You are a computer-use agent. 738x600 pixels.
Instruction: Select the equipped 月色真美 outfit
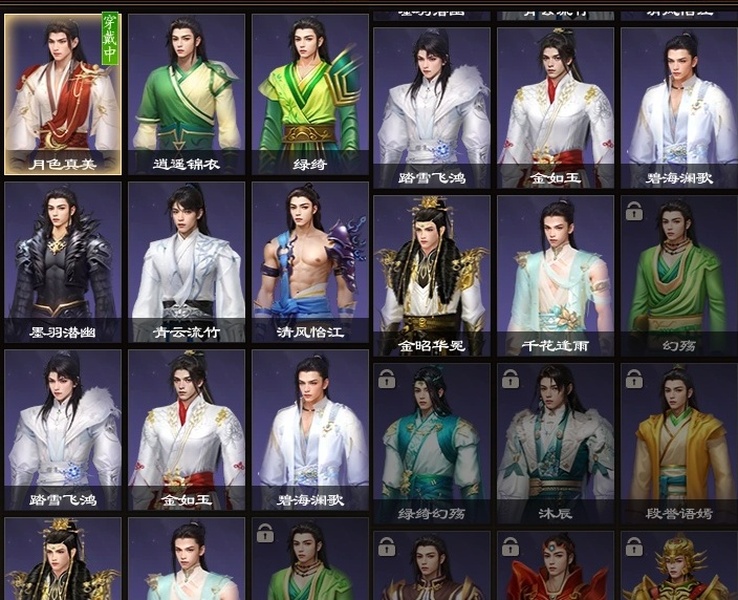63,93
